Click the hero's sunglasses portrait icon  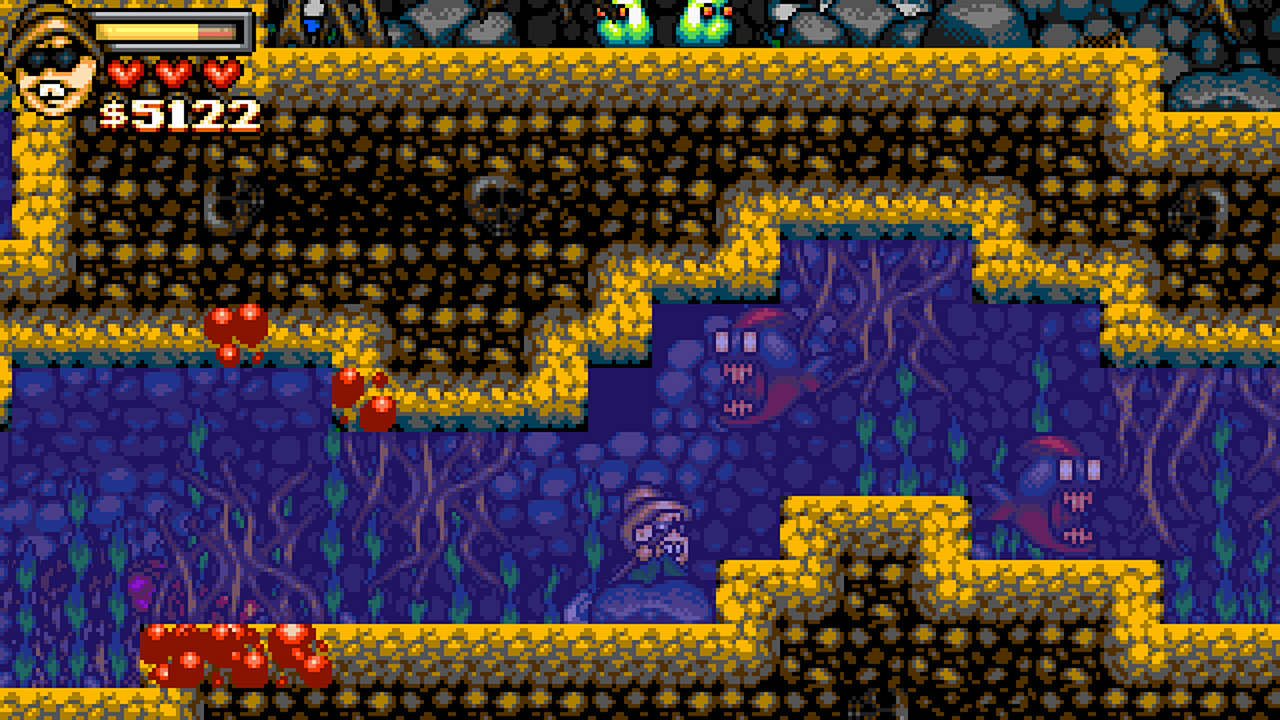tap(52, 64)
